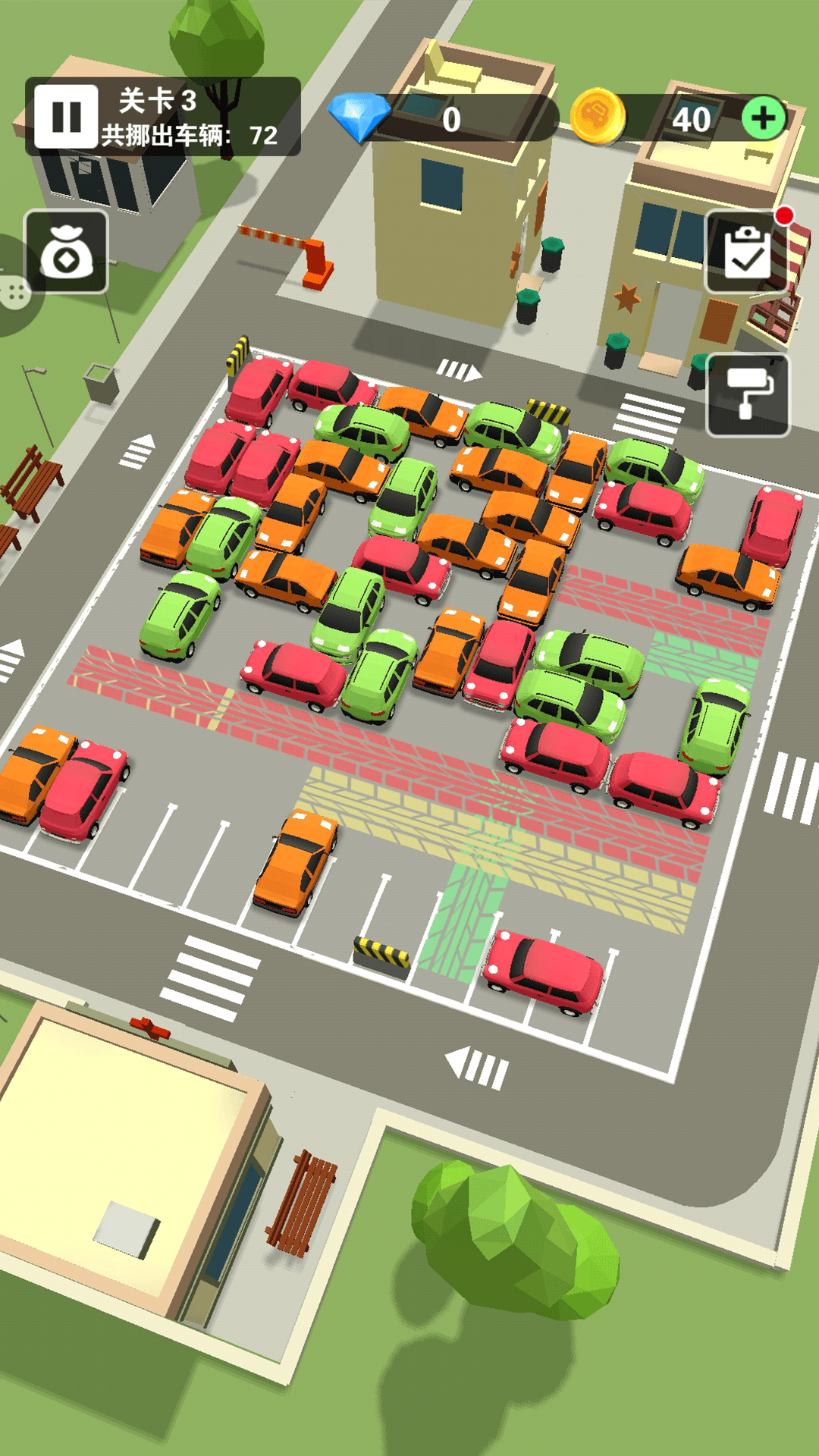
Task: Open the floating dotted bubble at screen edge
Action: 14,290
